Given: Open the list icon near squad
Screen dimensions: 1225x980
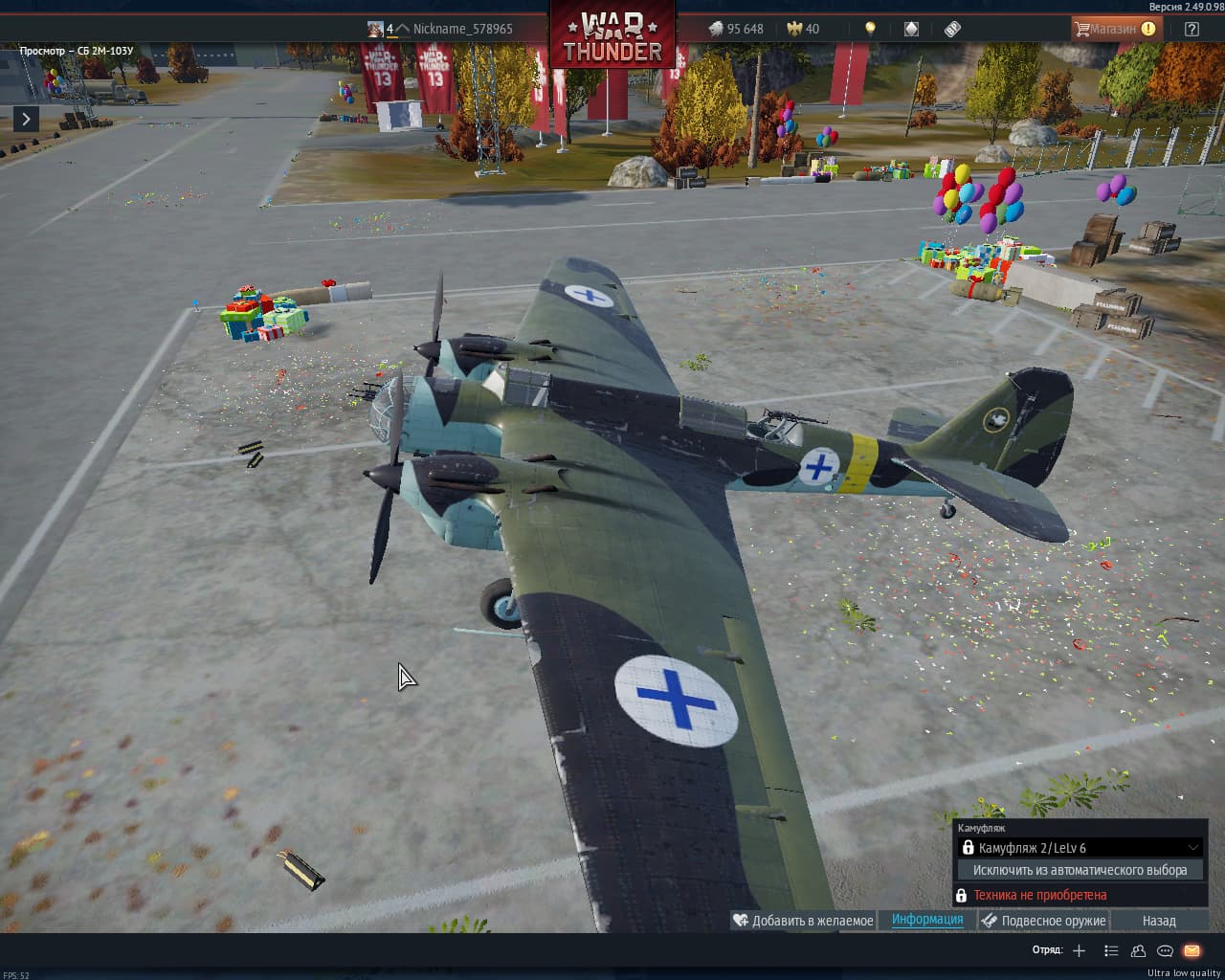Looking at the screenshot, I should [x=1111, y=950].
